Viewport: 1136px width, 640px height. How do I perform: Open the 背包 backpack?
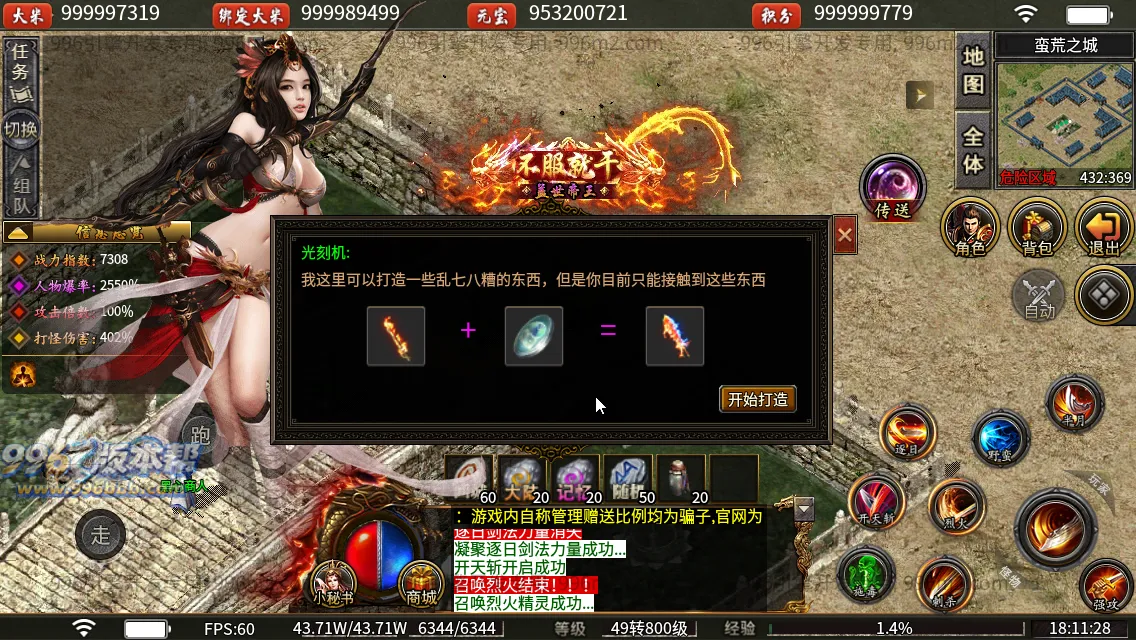pos(1037,226)
